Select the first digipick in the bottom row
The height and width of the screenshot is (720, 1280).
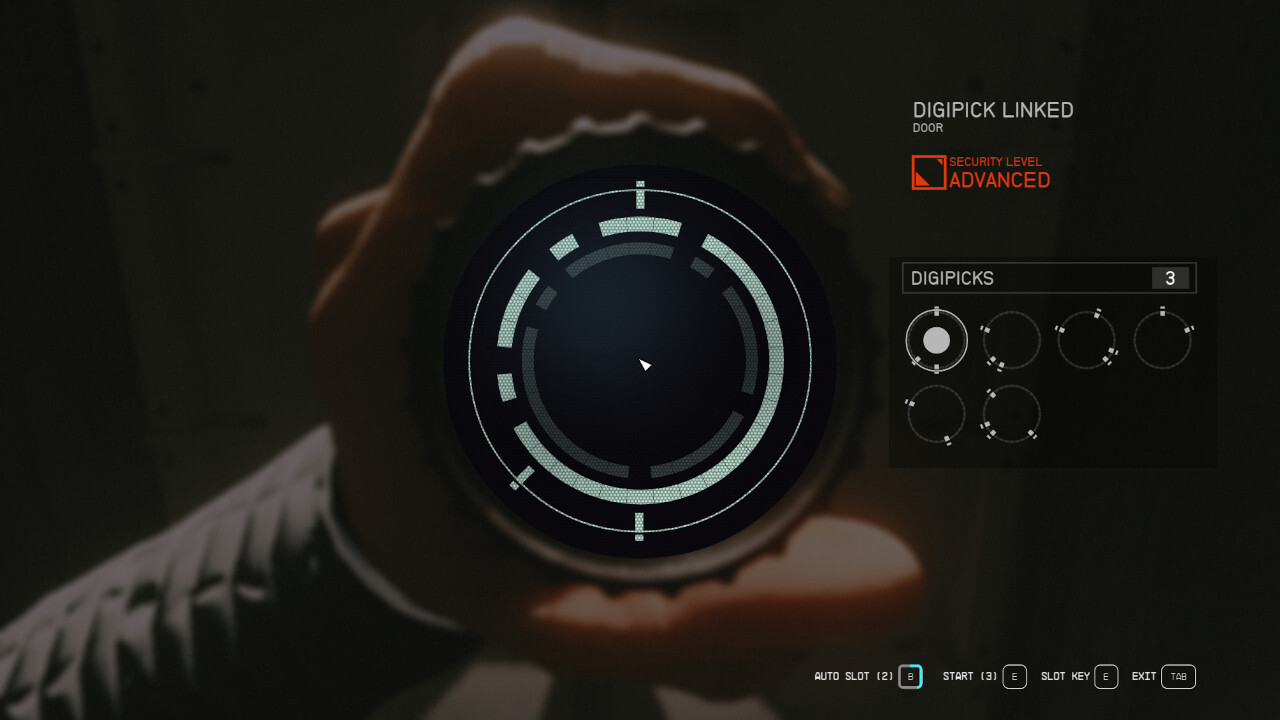pos(936,413)
